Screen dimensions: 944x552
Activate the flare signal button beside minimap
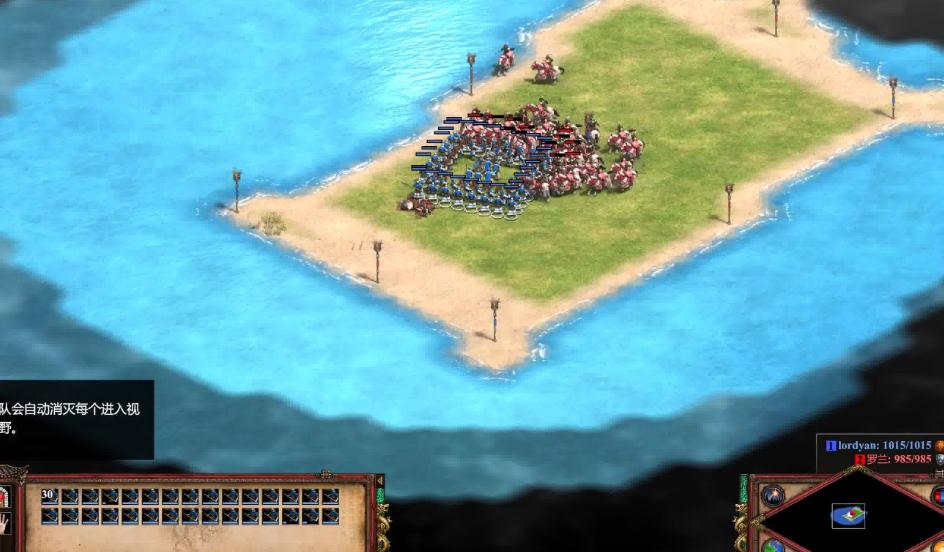click(773, 496)
